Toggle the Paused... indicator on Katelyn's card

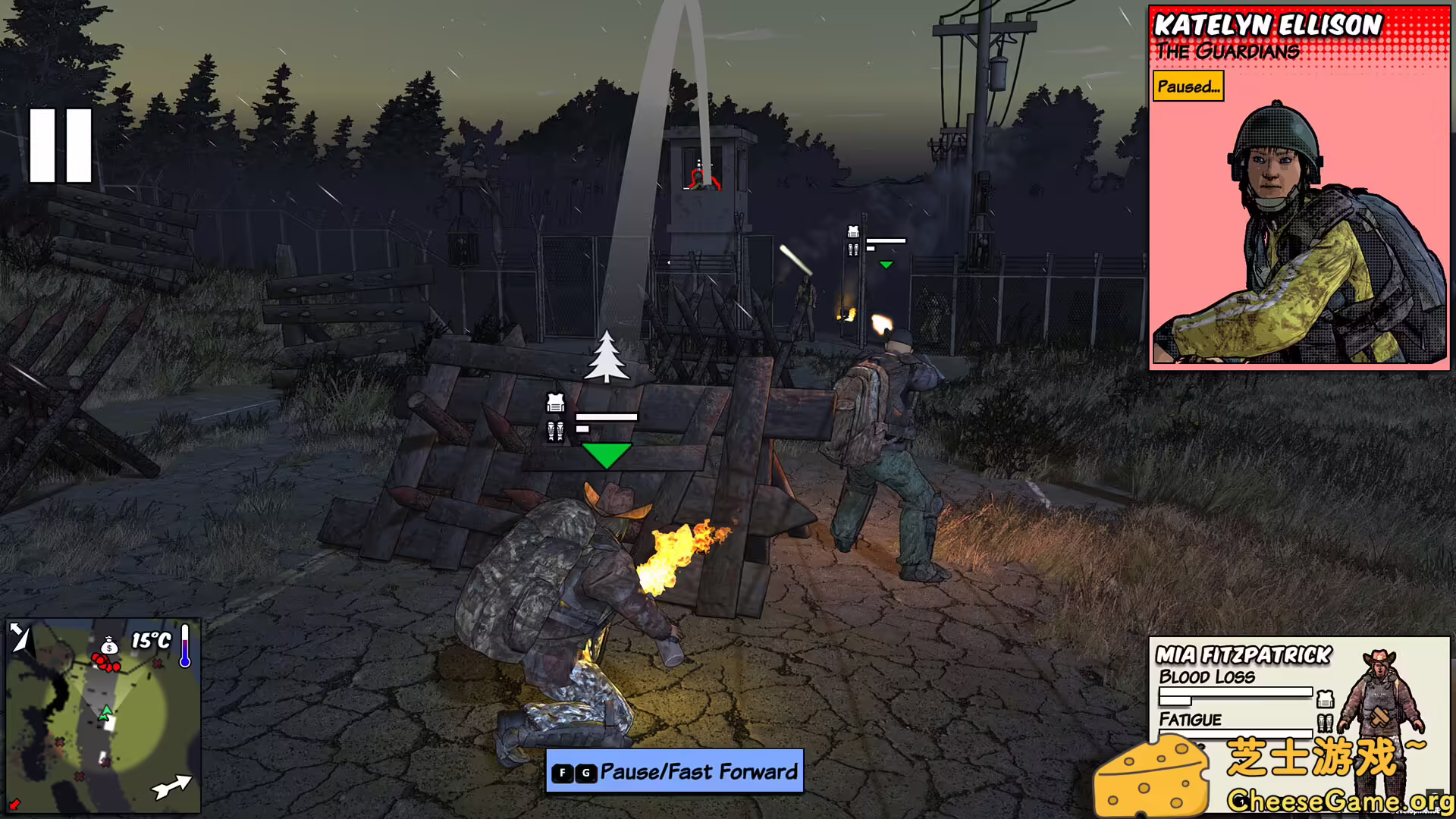[x=1188, y=87]
